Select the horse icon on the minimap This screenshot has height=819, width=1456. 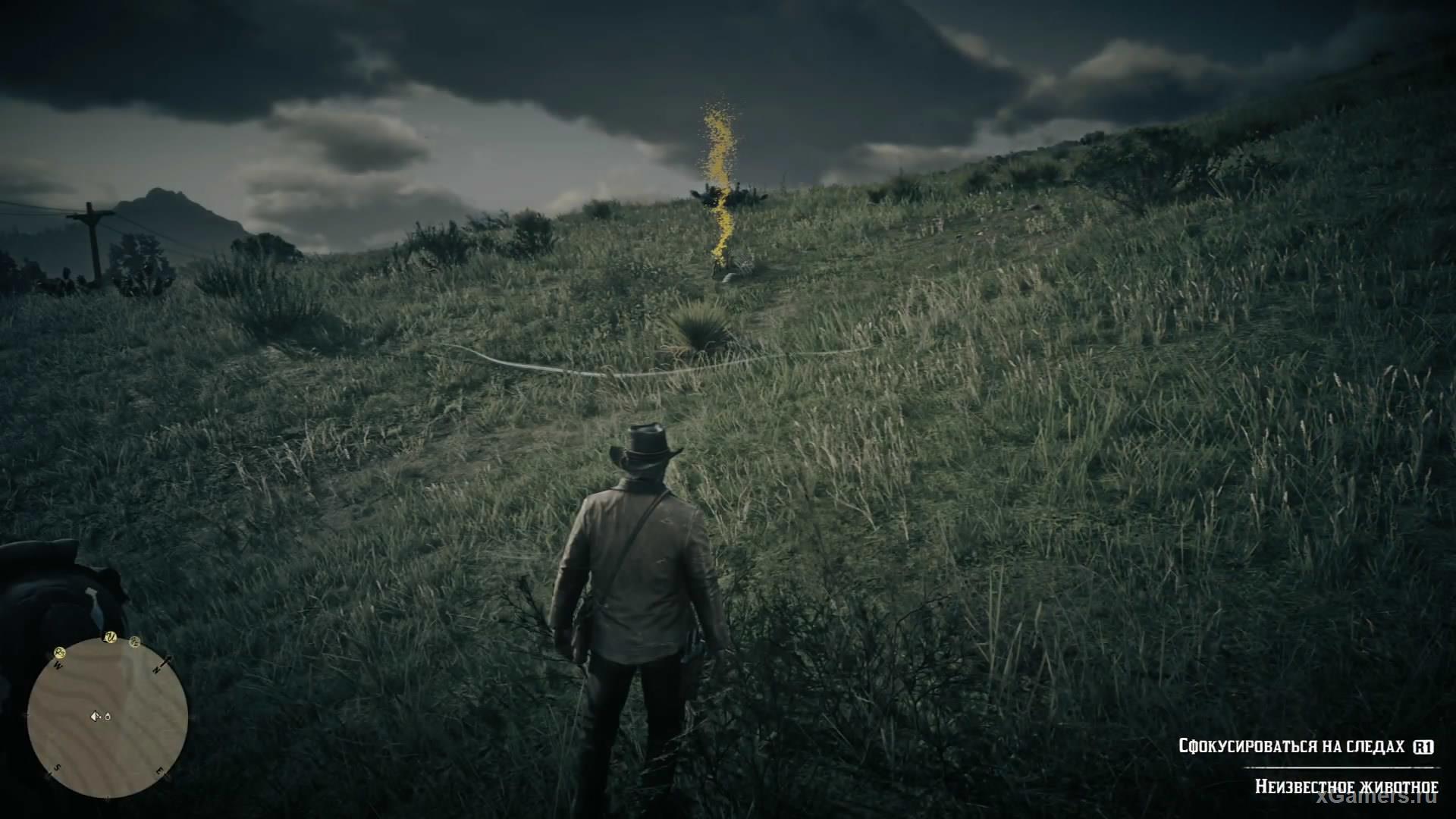107,716
